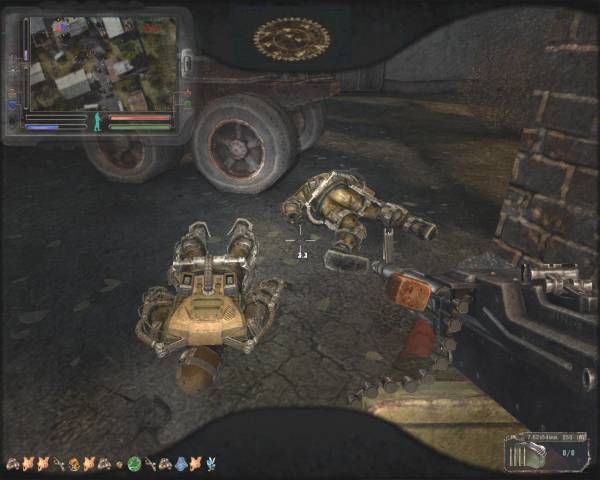Click the small dark stone artifact icon
This screenshot has height=480, width=600.
coord(119,465)
